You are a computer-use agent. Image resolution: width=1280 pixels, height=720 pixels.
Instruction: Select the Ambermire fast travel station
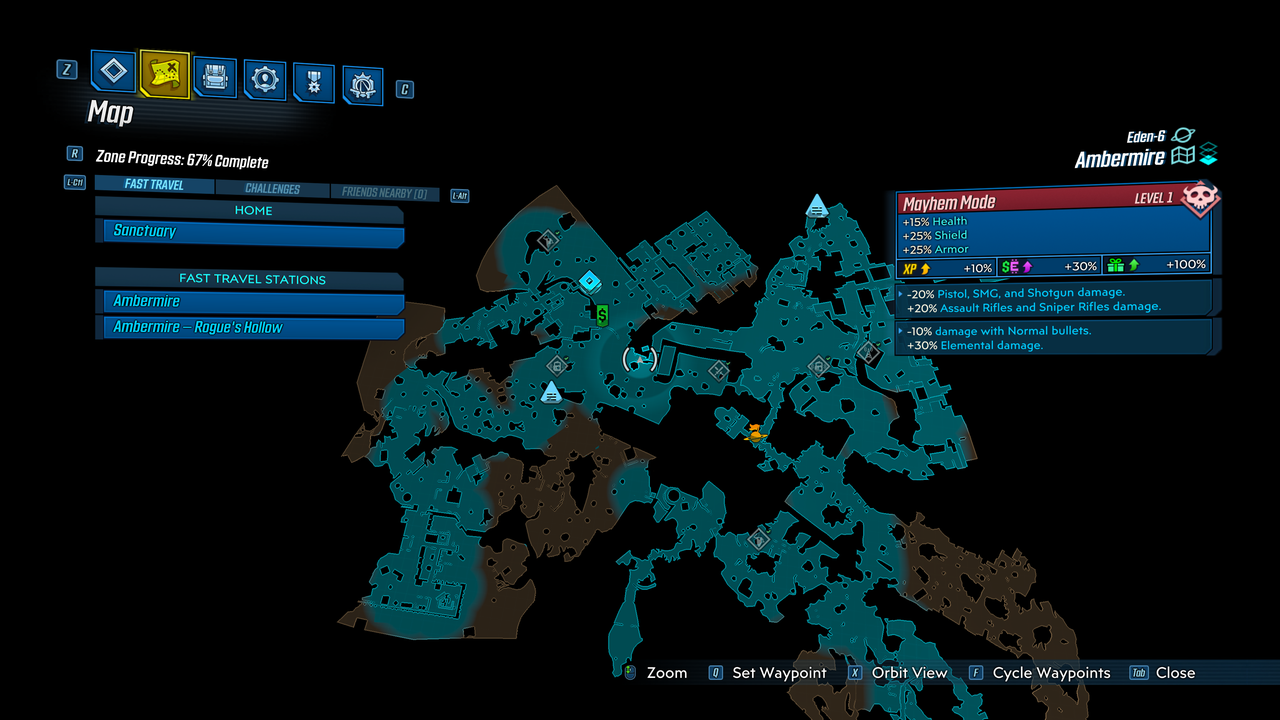[x=250, y=302]
